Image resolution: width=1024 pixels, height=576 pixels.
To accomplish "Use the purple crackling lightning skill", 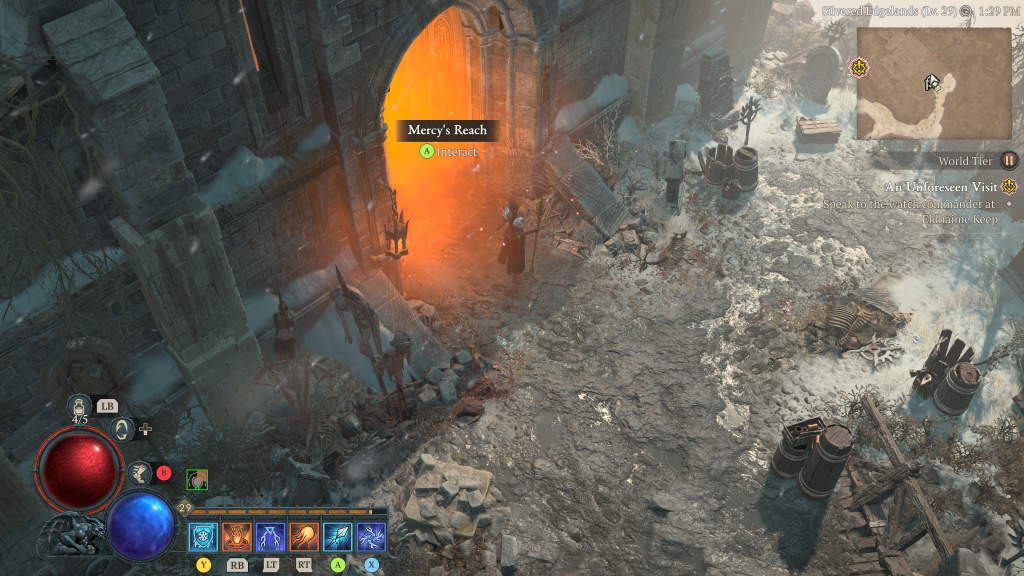I will (372, 537).
